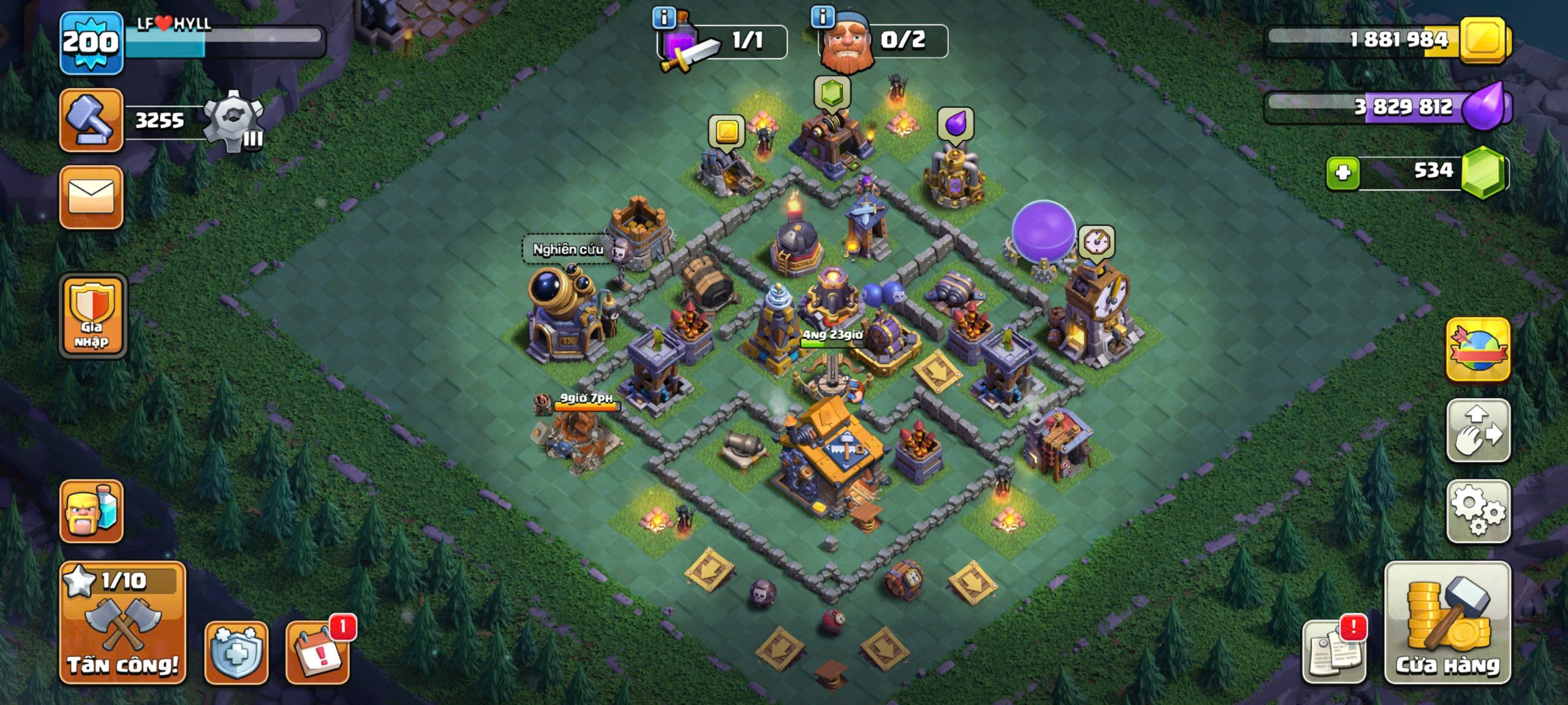Show the builder hammer trophy ranking
The width and height of the screenshot is (1568, 705).
[x=91, y=119]
